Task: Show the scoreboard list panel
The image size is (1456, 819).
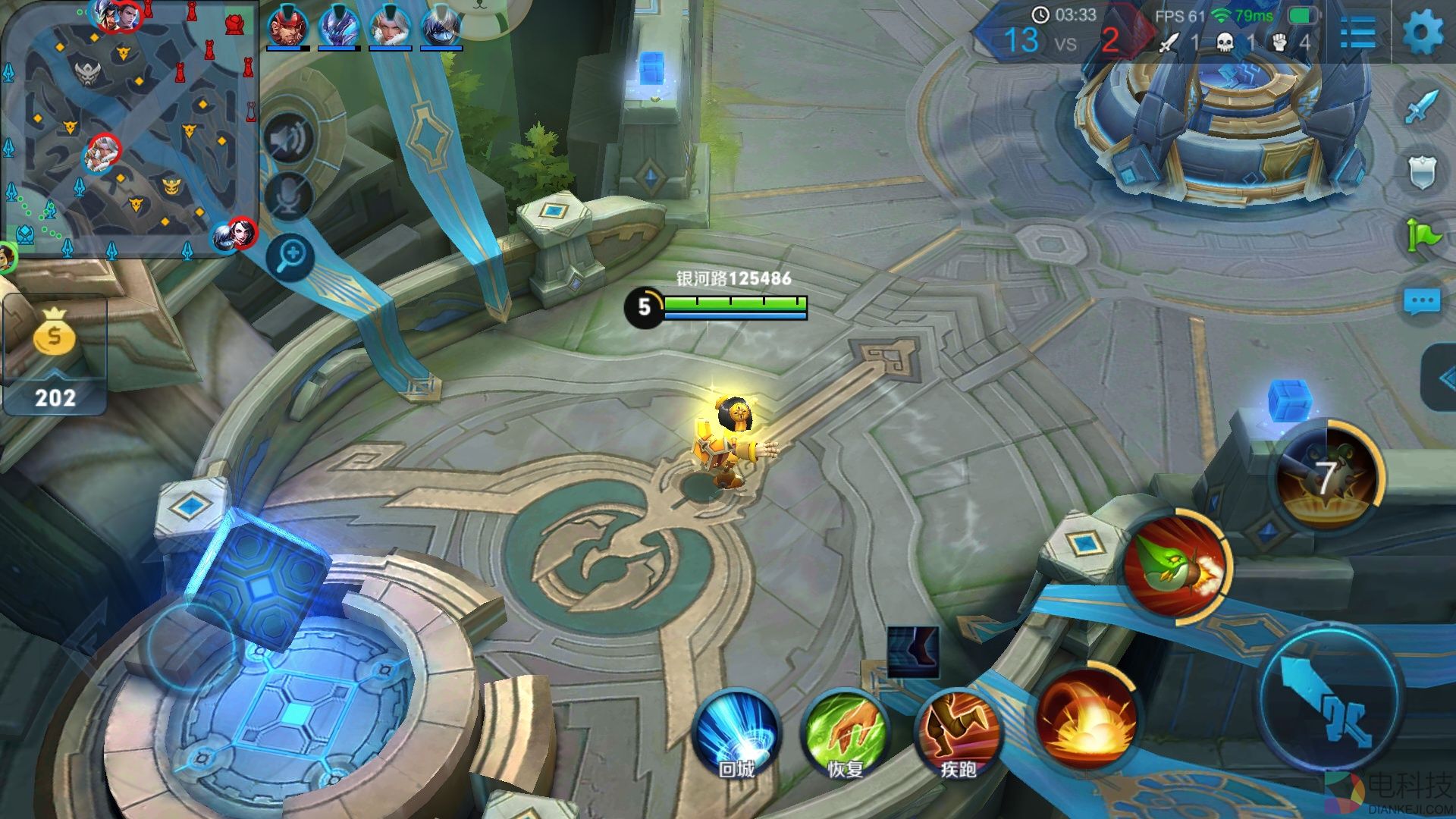Action: pos(1357,33)
